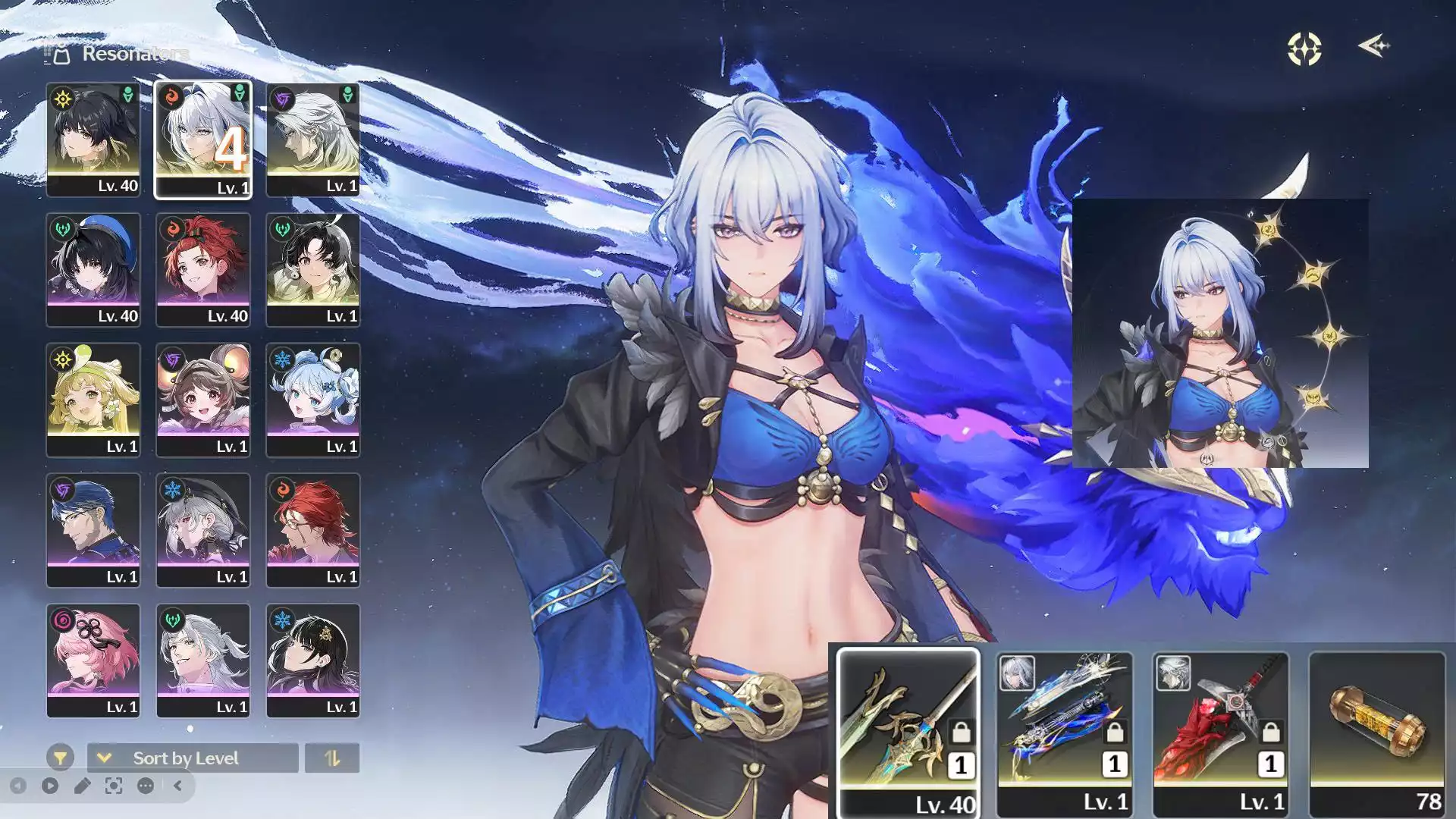
Task: Click the screenshot framing icon in bottom-left toolbar
Action: (x=112, y=786)
